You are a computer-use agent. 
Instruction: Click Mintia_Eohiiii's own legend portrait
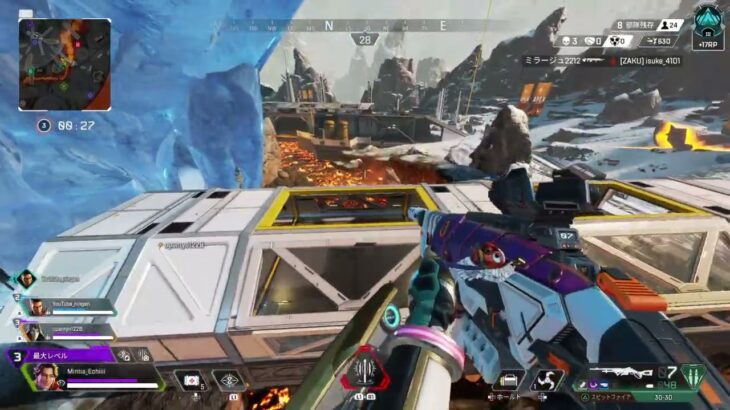[47, 376]
